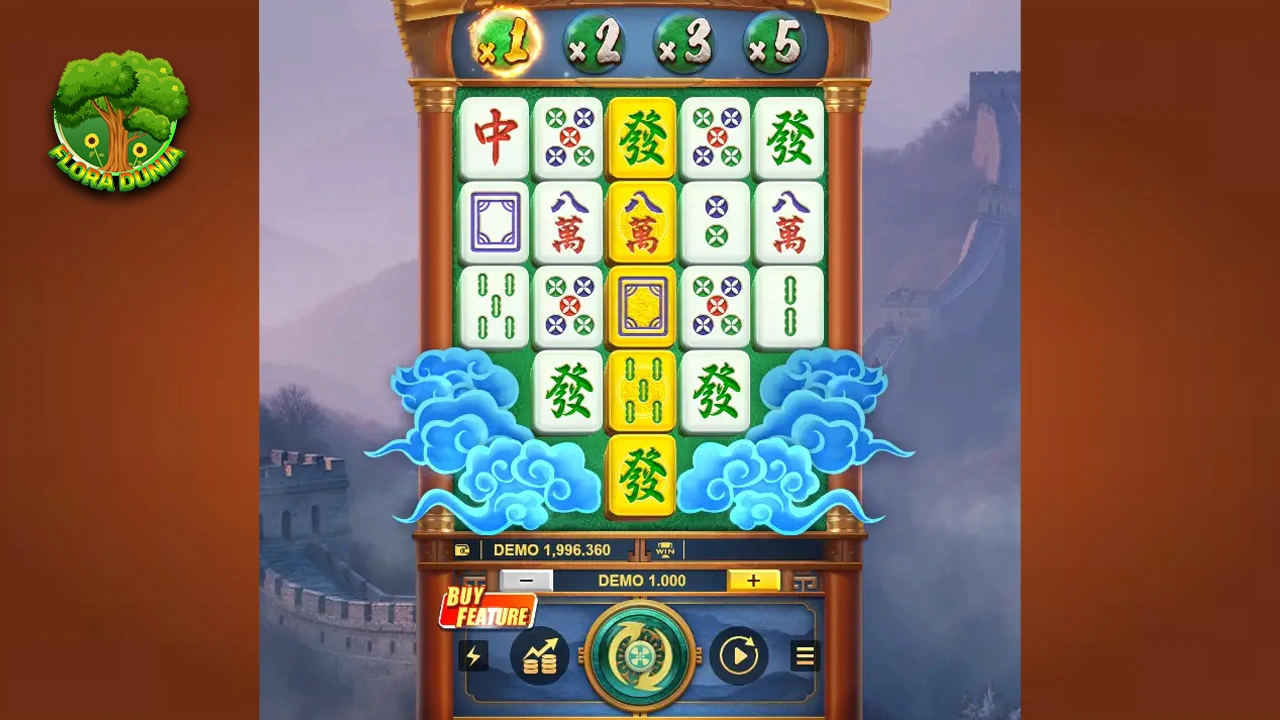
Task: Click the Buy Feature button
Action: click(488, 607)
